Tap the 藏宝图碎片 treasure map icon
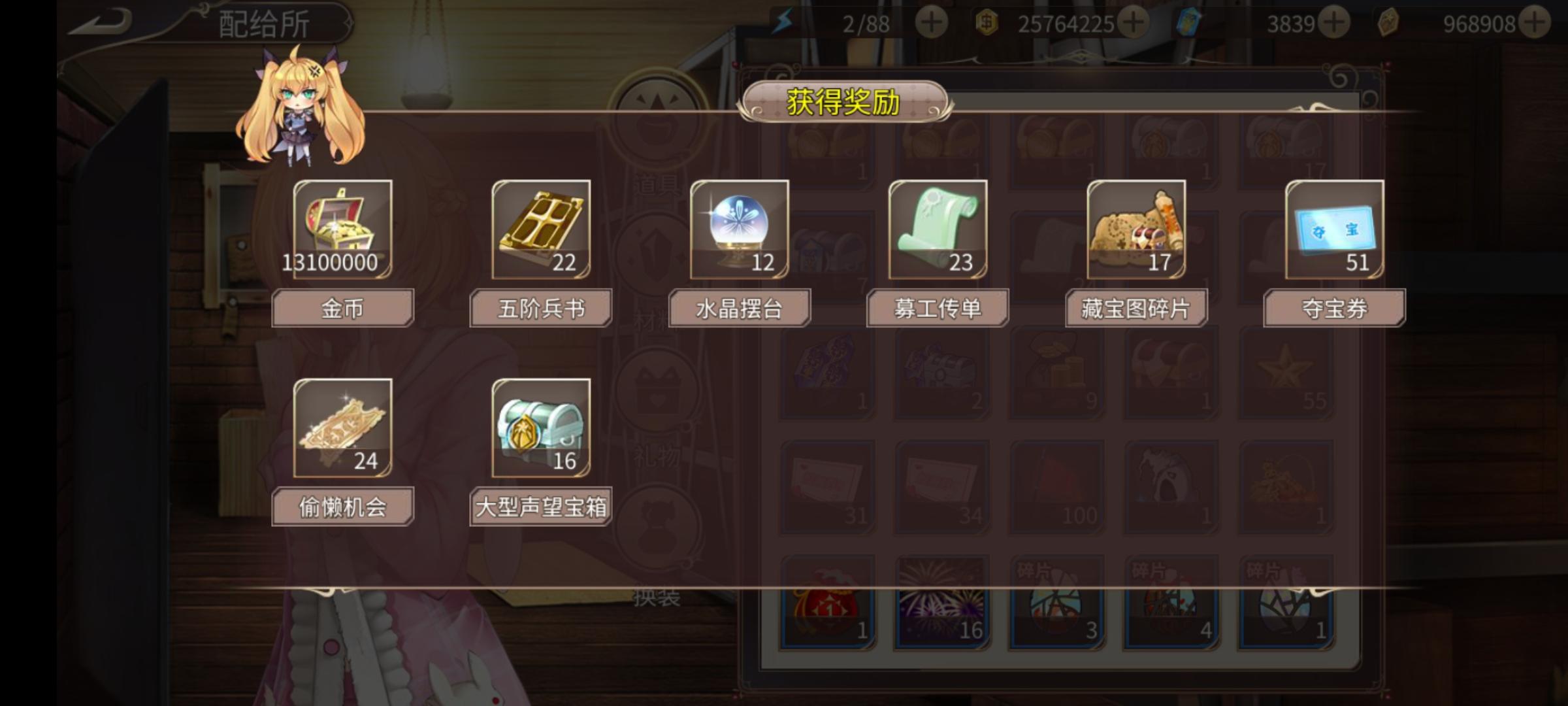The height and width of the screenshot is (706, 1568). pos(1137,230)
